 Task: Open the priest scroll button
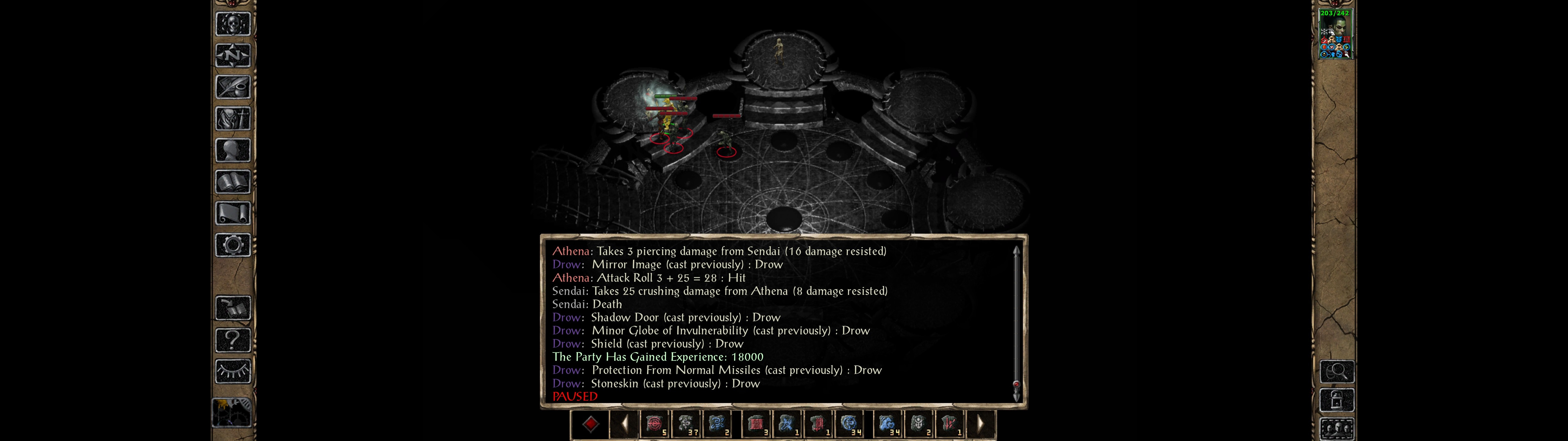pyautogui.click(x=233, y=214)
